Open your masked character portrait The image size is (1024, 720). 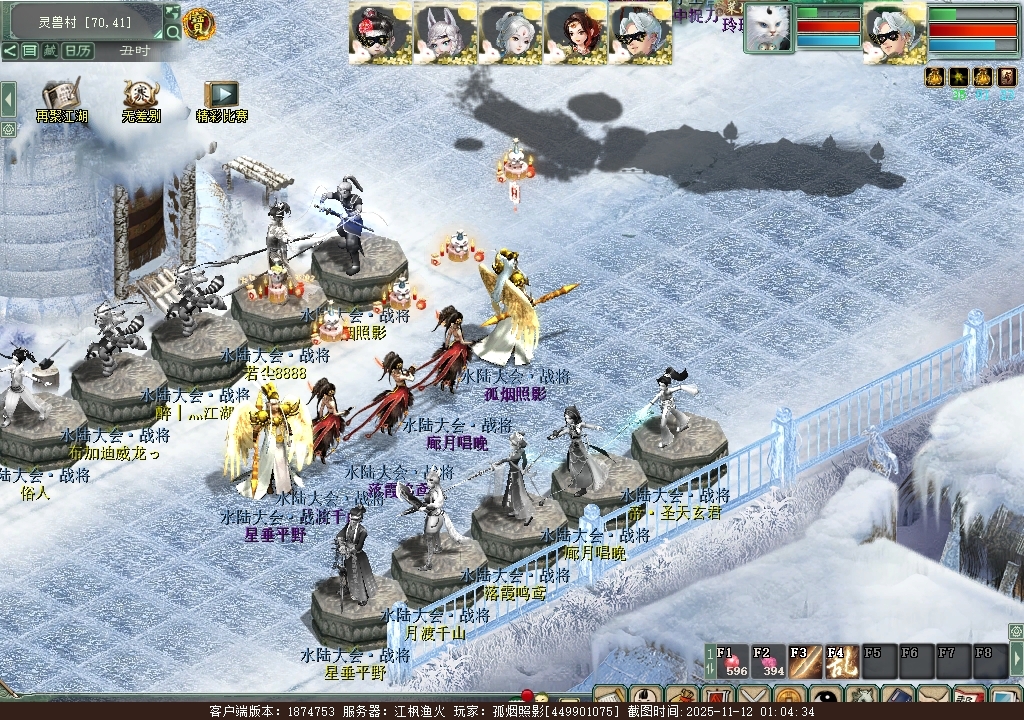[894, 30]
